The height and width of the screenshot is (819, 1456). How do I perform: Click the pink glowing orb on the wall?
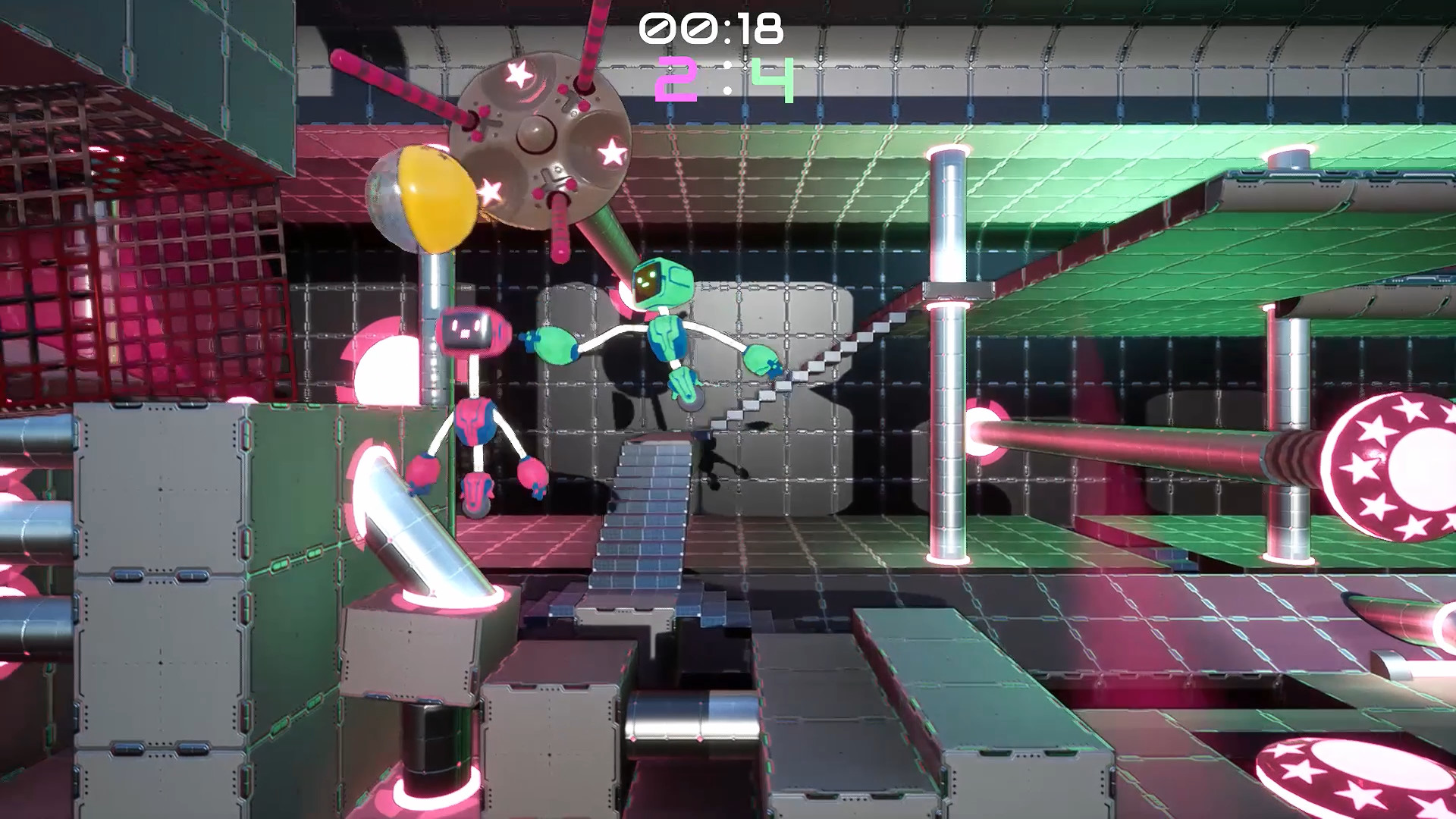[x=986, y=428]
